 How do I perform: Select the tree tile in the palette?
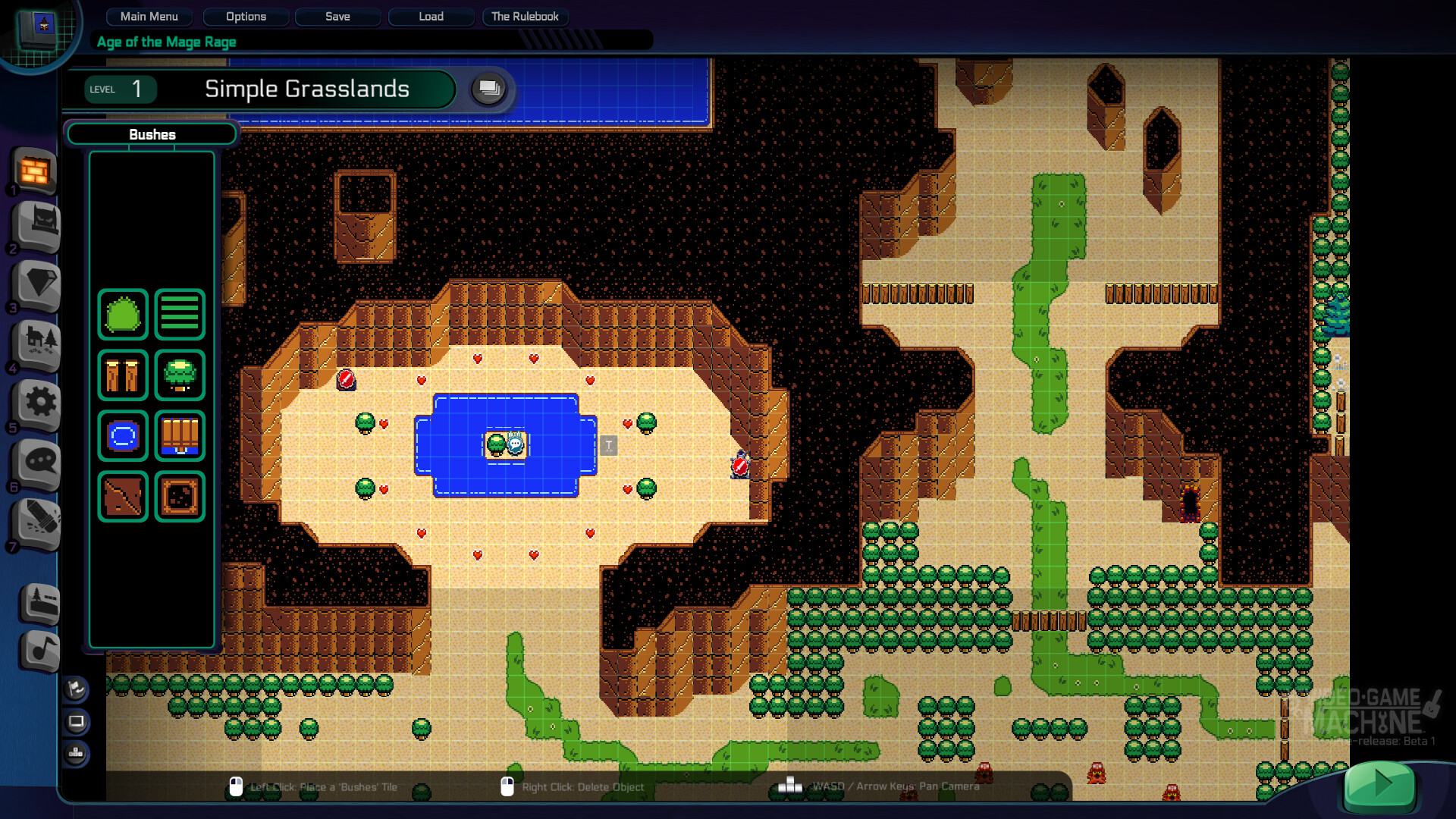click(179, 375)
